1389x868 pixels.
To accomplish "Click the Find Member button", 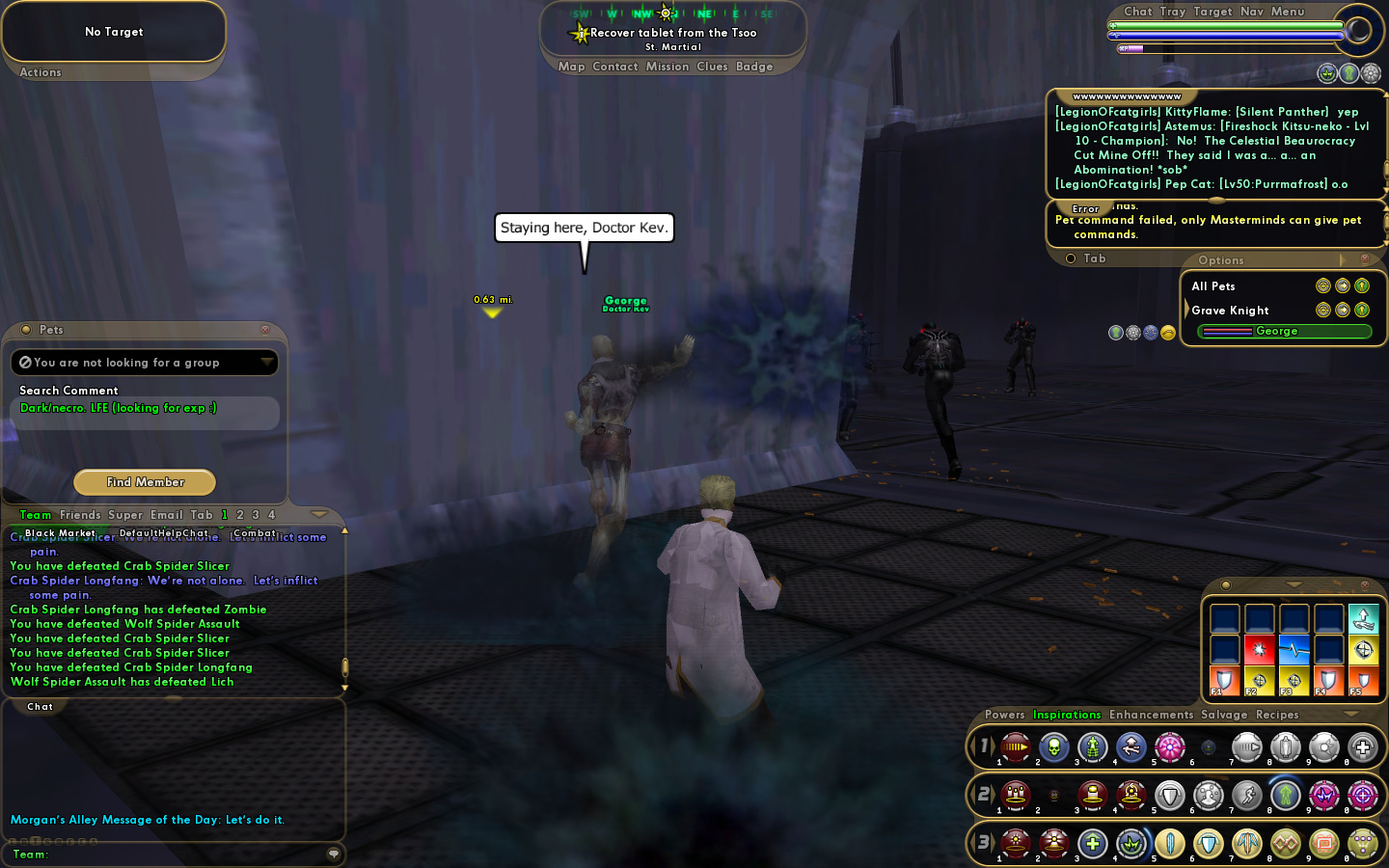I will click(x=145, y=482).
